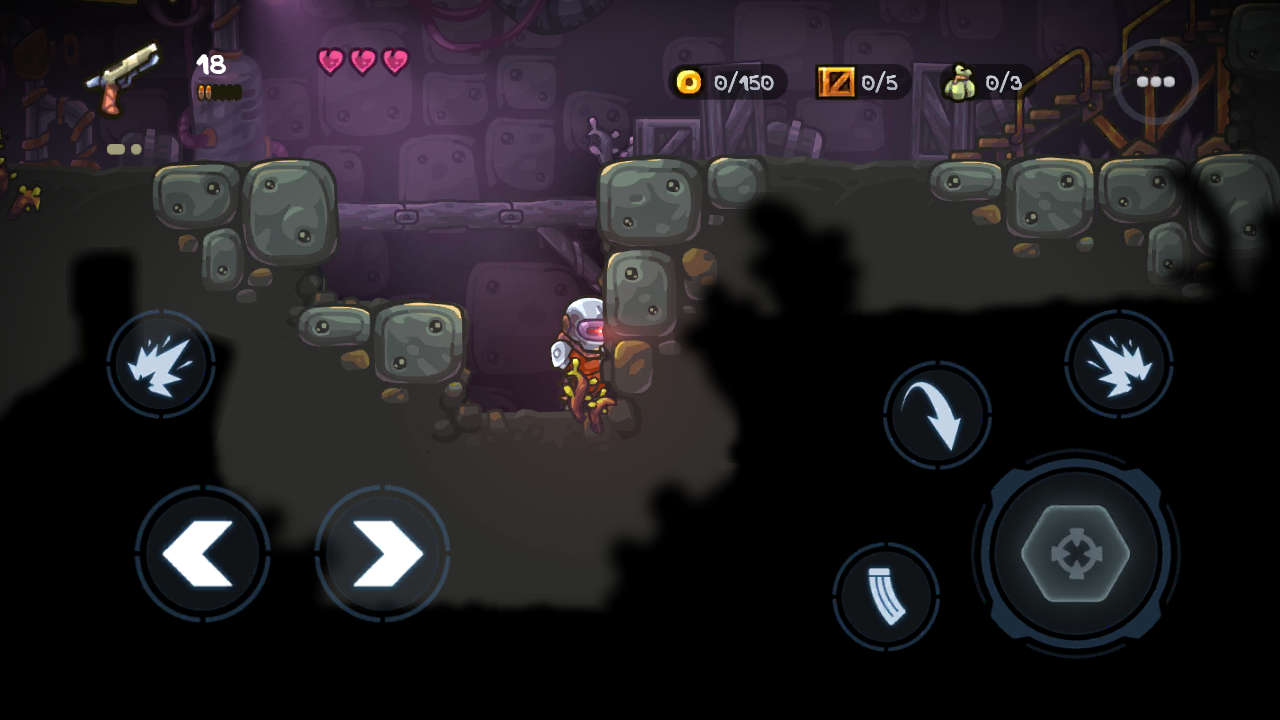1280x720 pixels.
Task: Fire using the crosshair hexagon button
Action: [1075, 553]
